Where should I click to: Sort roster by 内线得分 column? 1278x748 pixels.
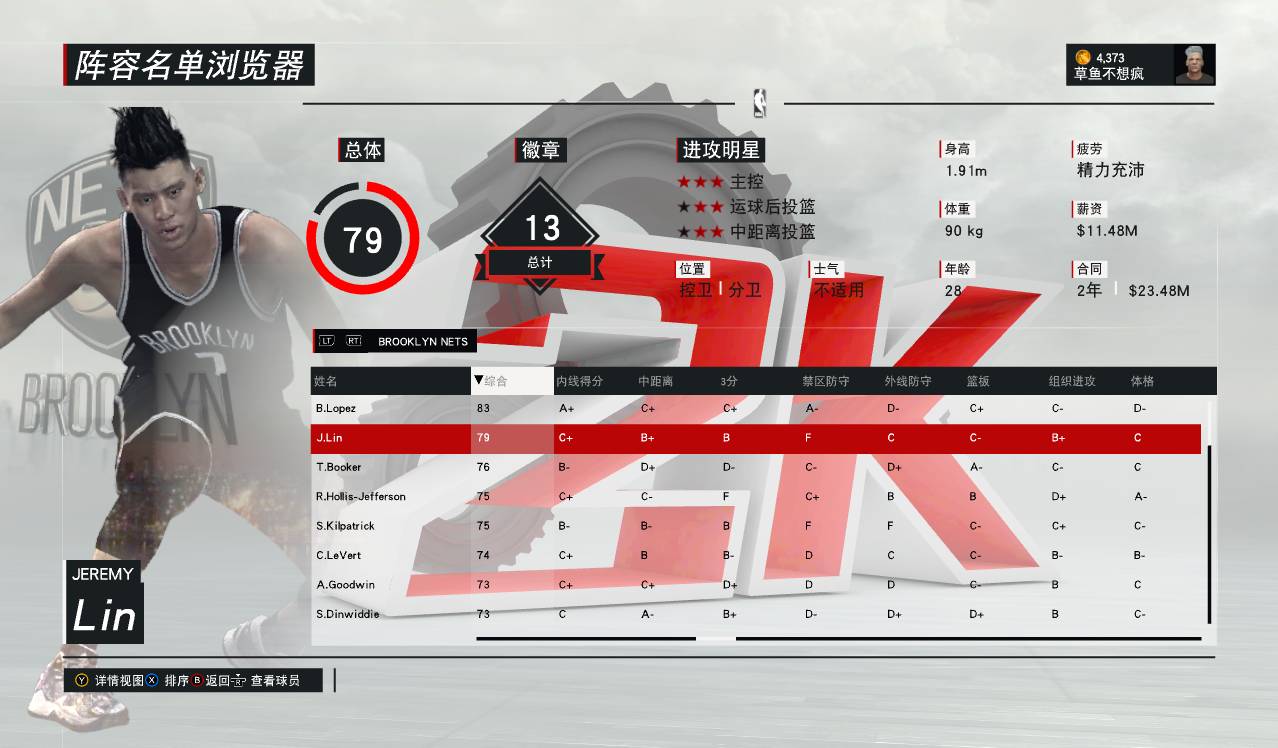(x=580, y=381)
